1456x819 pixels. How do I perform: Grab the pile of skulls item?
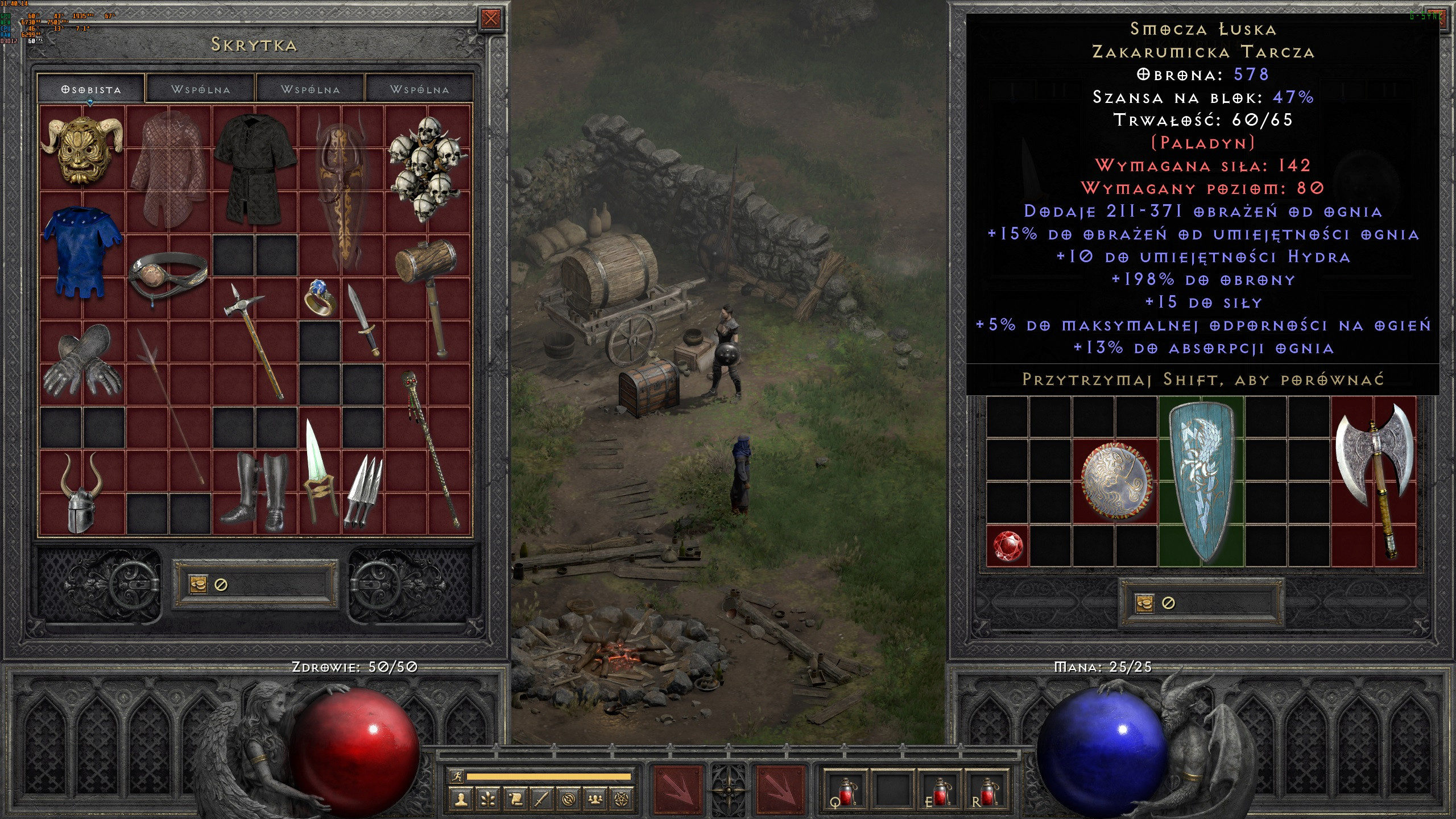point(428,169)
